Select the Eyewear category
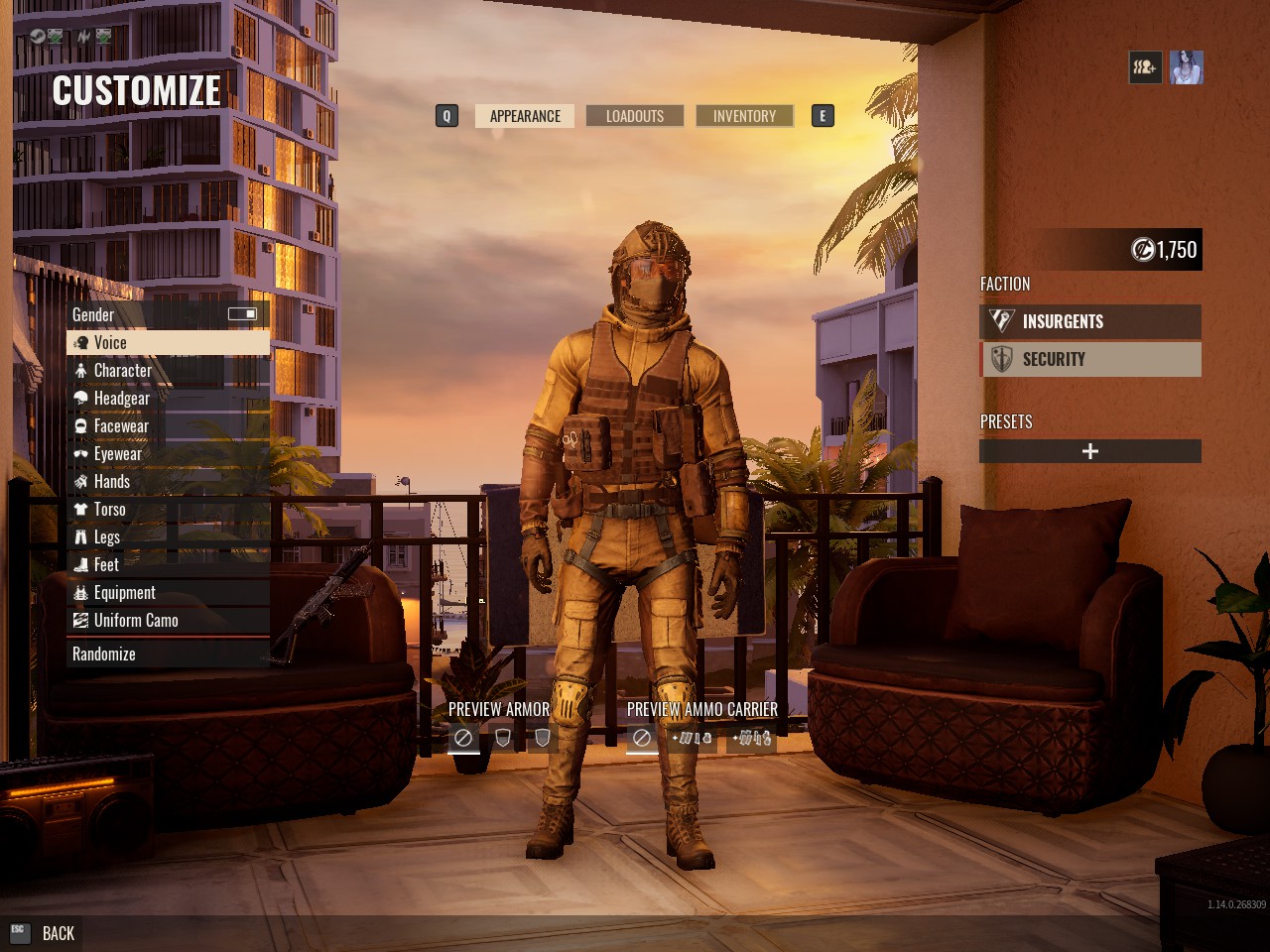The width and height of the screenshot is (1270, 952). 117,453
